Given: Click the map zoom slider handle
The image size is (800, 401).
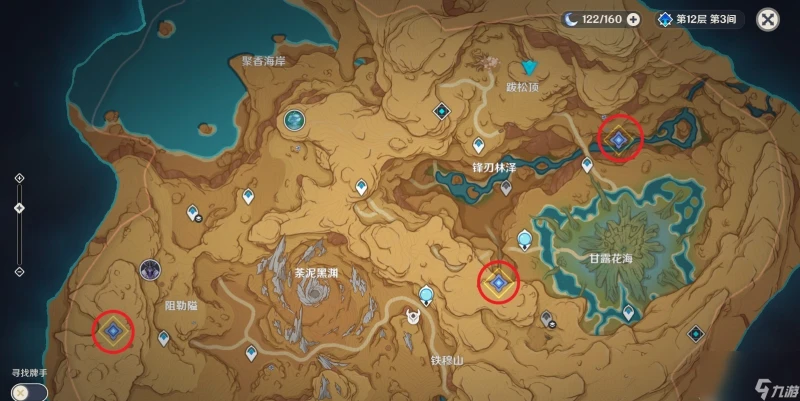Looking at the screenshot, I should point(20,208).
